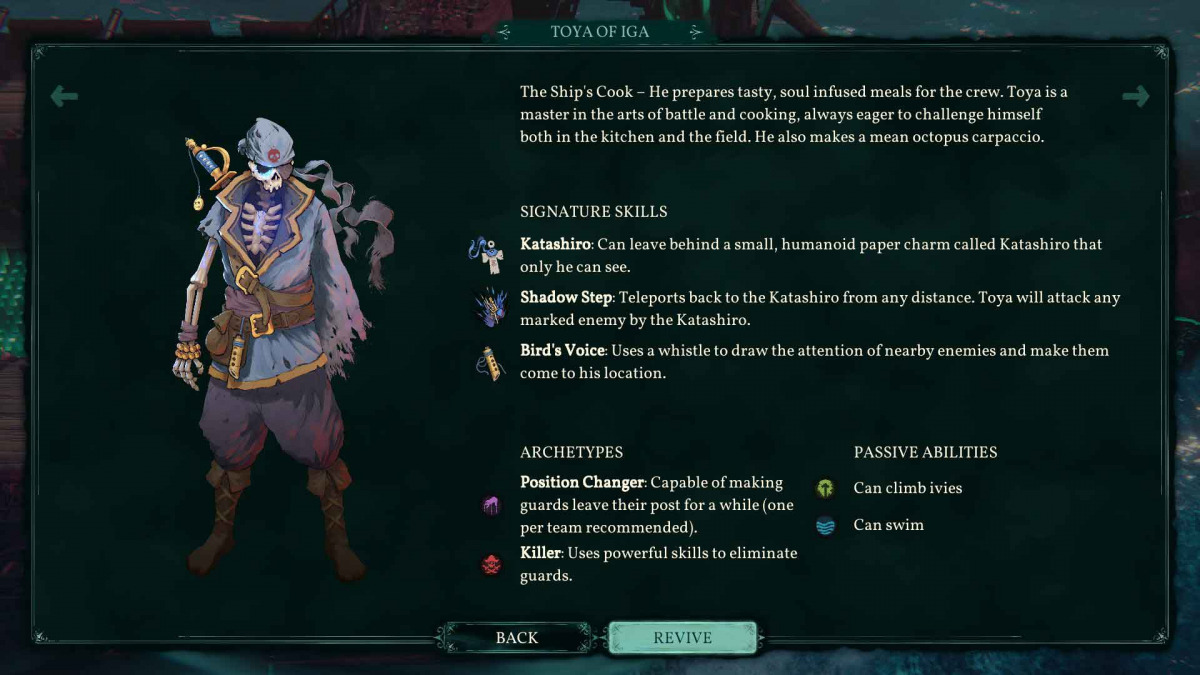Go back with the Back button
Image resolution: width=1200 pixels, height=675 pixels.
[517, 638]
